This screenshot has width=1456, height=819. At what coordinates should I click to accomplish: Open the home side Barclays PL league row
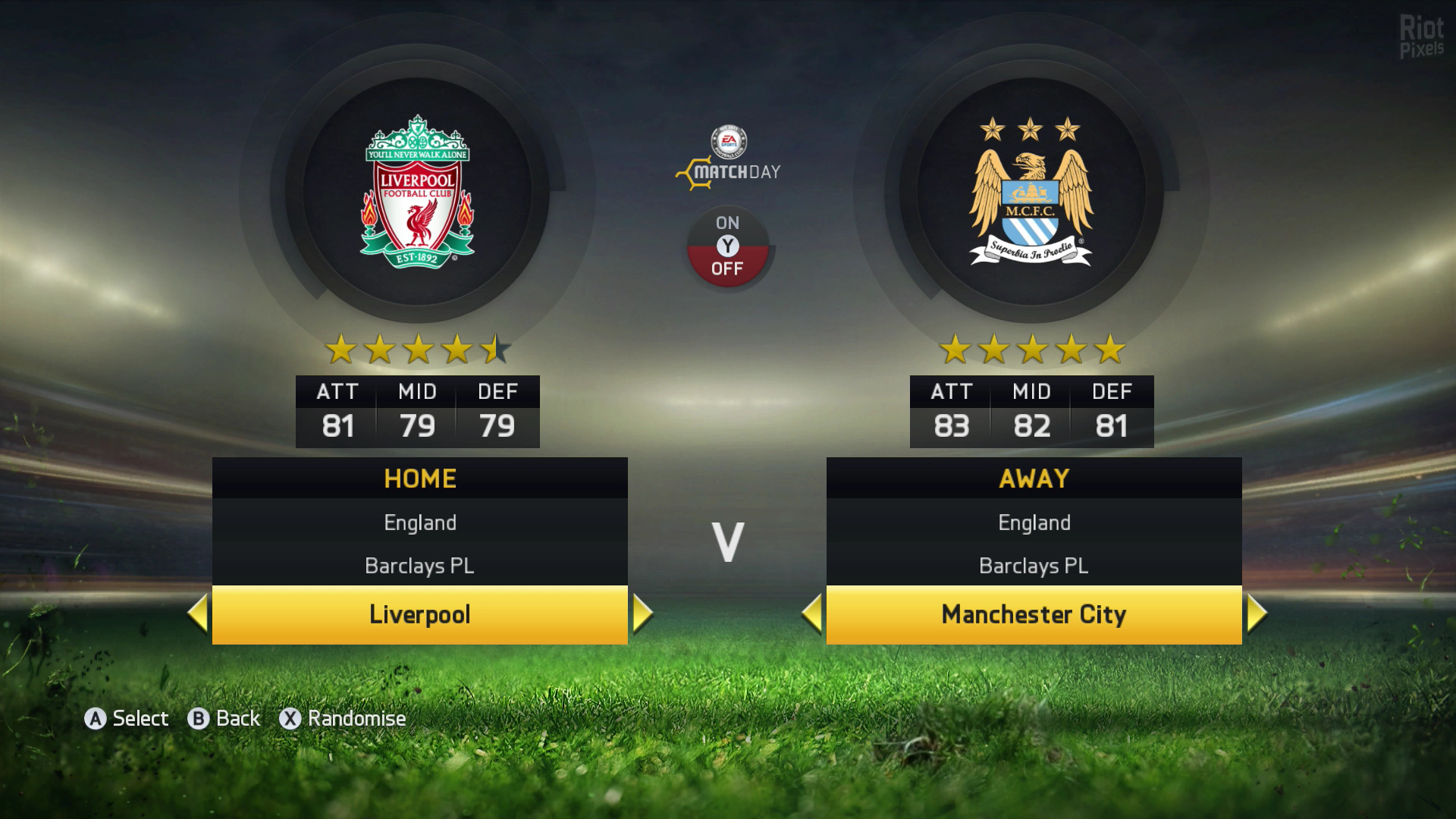[419, 566]
